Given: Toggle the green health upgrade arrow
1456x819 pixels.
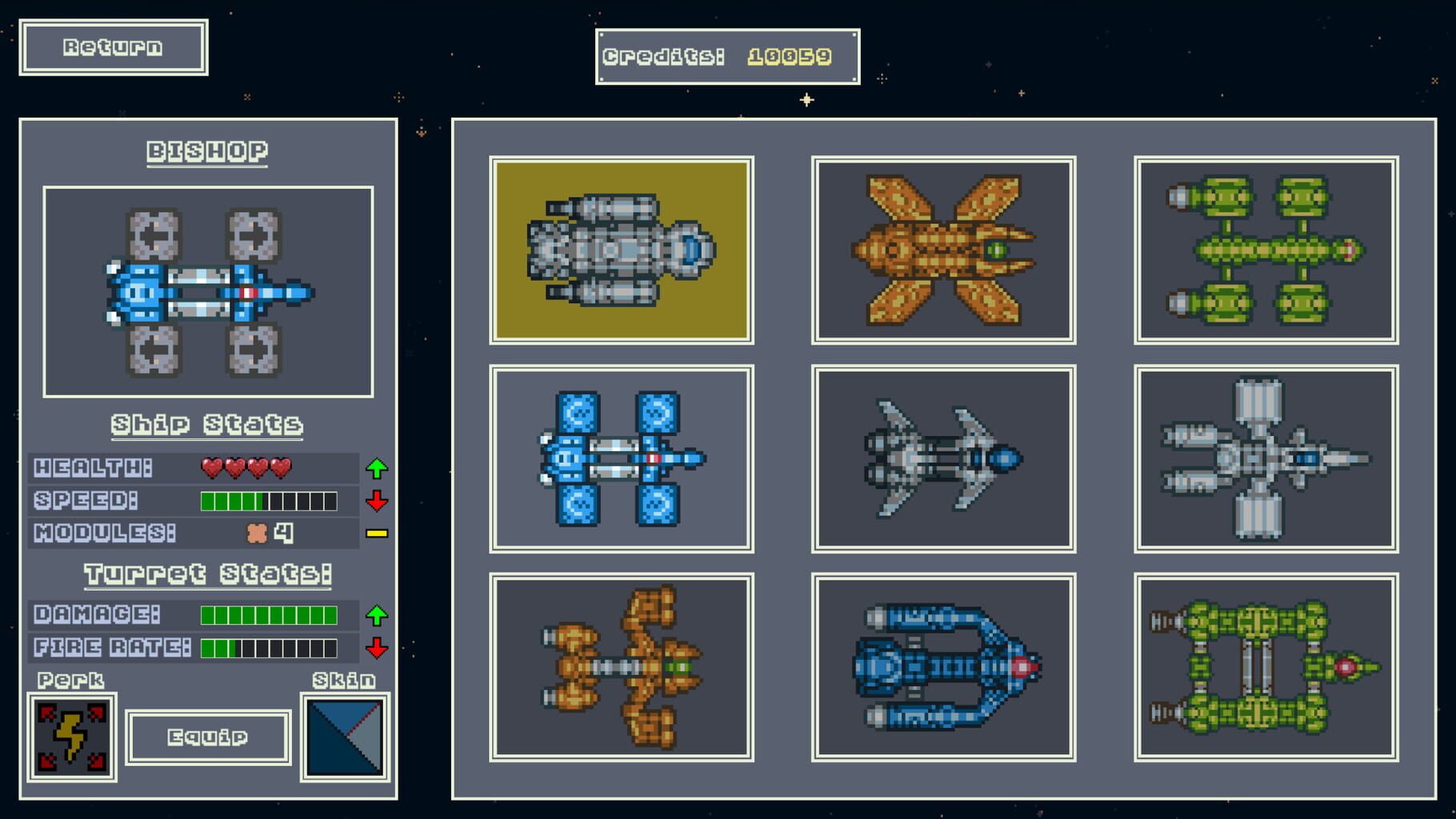Looking at the screenshot, I should (x=377, y=468).
